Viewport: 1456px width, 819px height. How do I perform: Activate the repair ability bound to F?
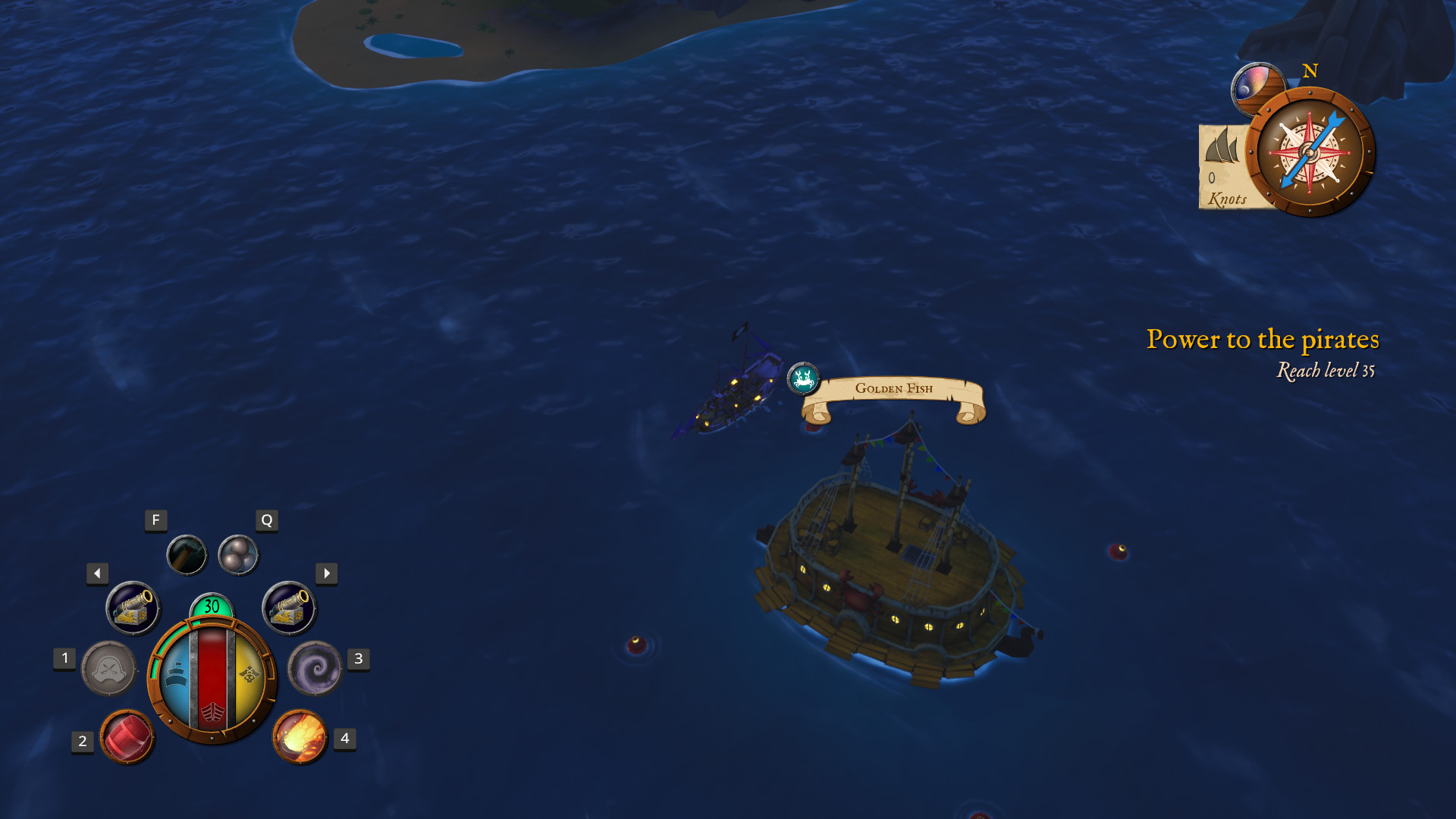186,554
